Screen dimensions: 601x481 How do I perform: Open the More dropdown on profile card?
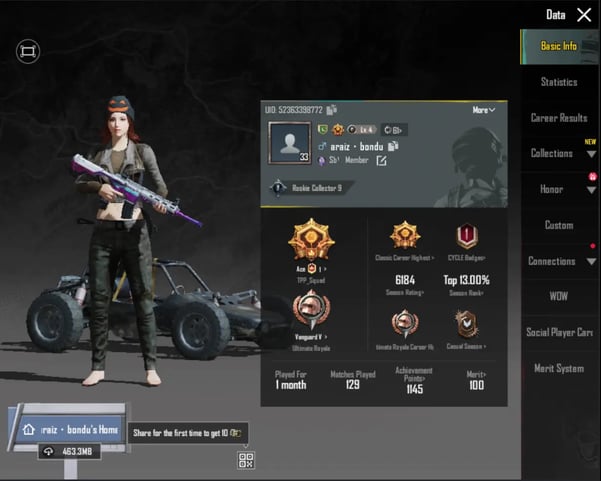[x=483, y=110]
